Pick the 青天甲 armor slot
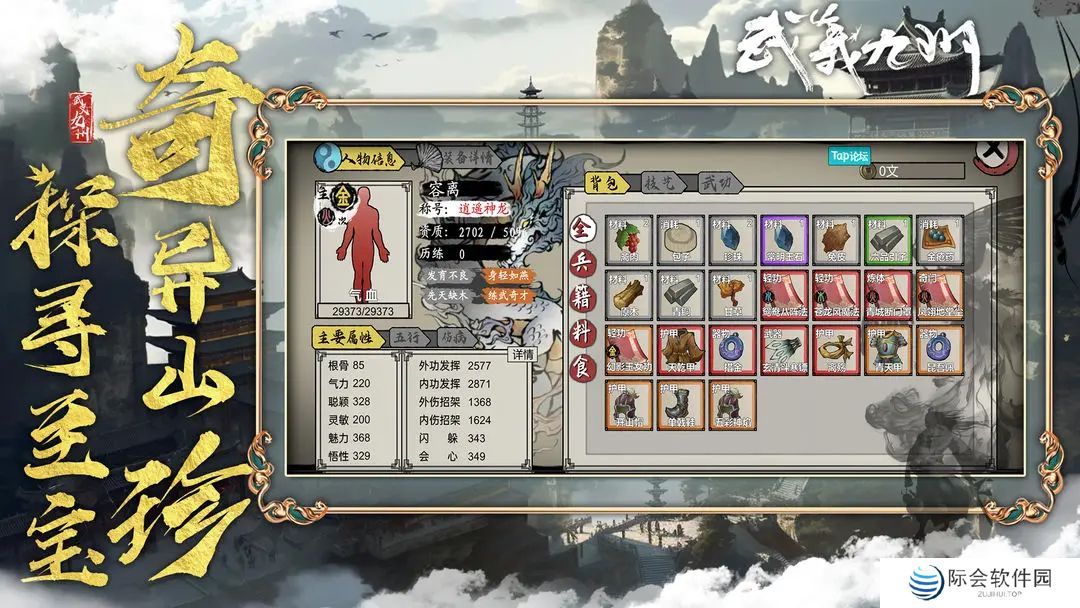1080x608 pixels. tap(888, 348)
